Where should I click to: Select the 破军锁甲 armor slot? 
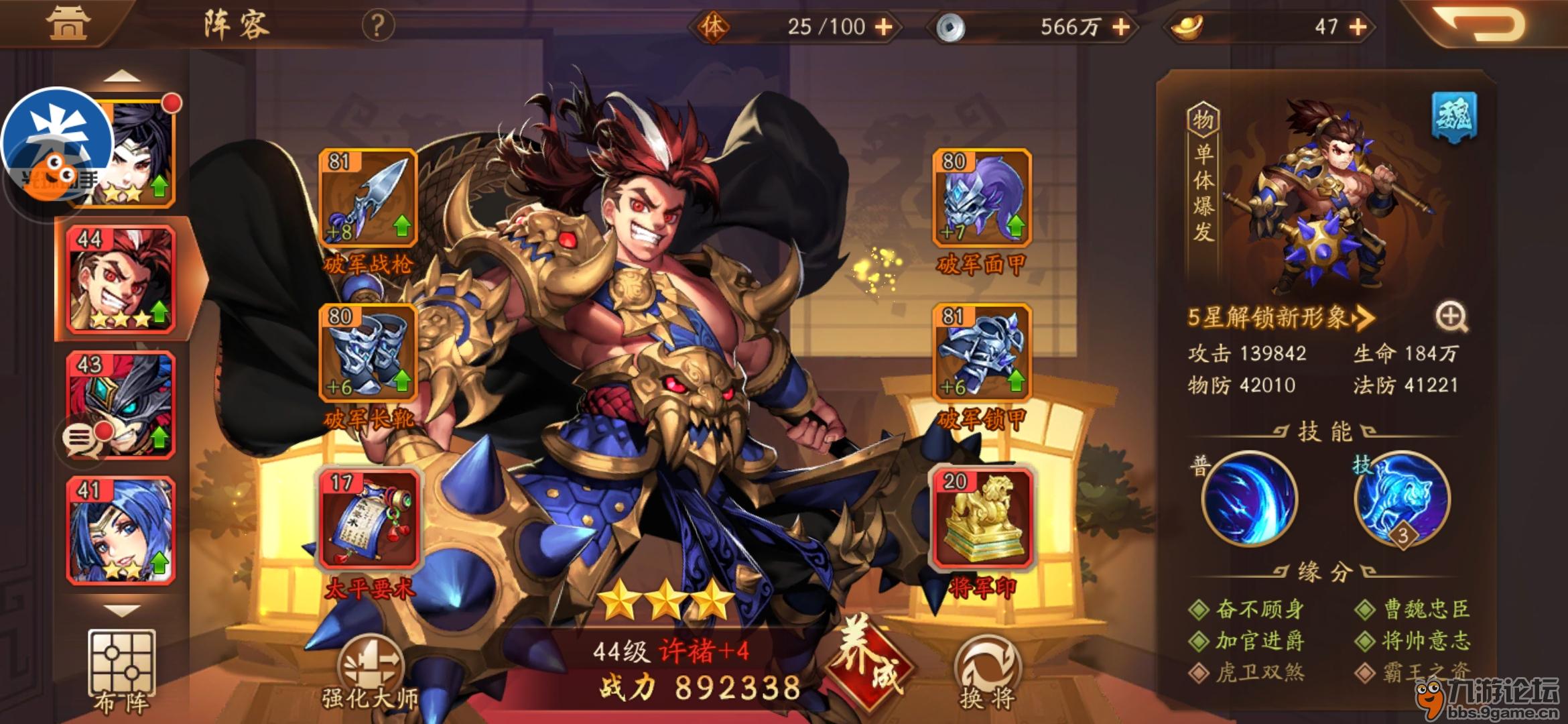[x=982, y=353]
